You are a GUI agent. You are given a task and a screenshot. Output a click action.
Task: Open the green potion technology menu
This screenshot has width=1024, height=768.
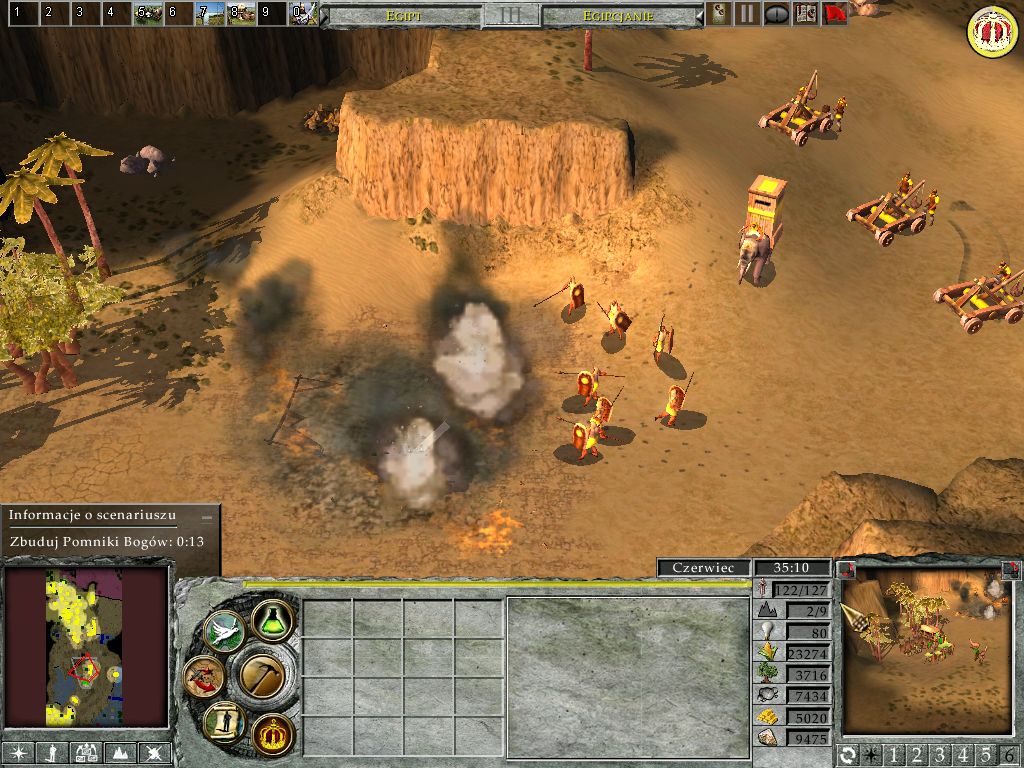(x=272, y=621)
